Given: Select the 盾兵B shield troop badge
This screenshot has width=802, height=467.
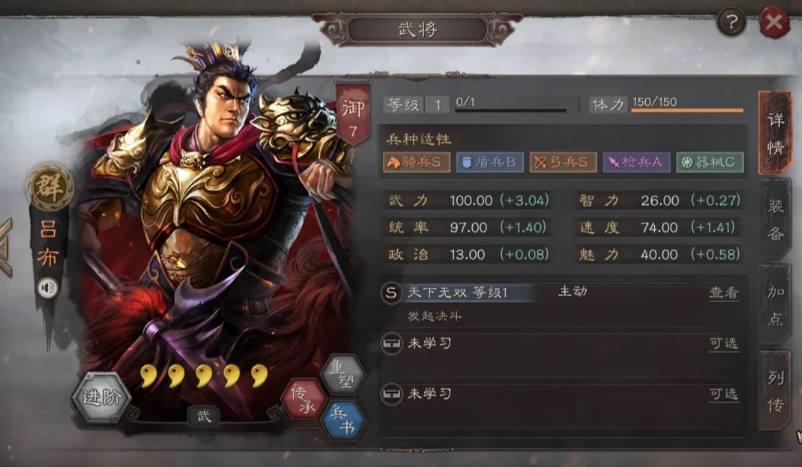Looking at the screenshot, I should (x=490, y=162).
